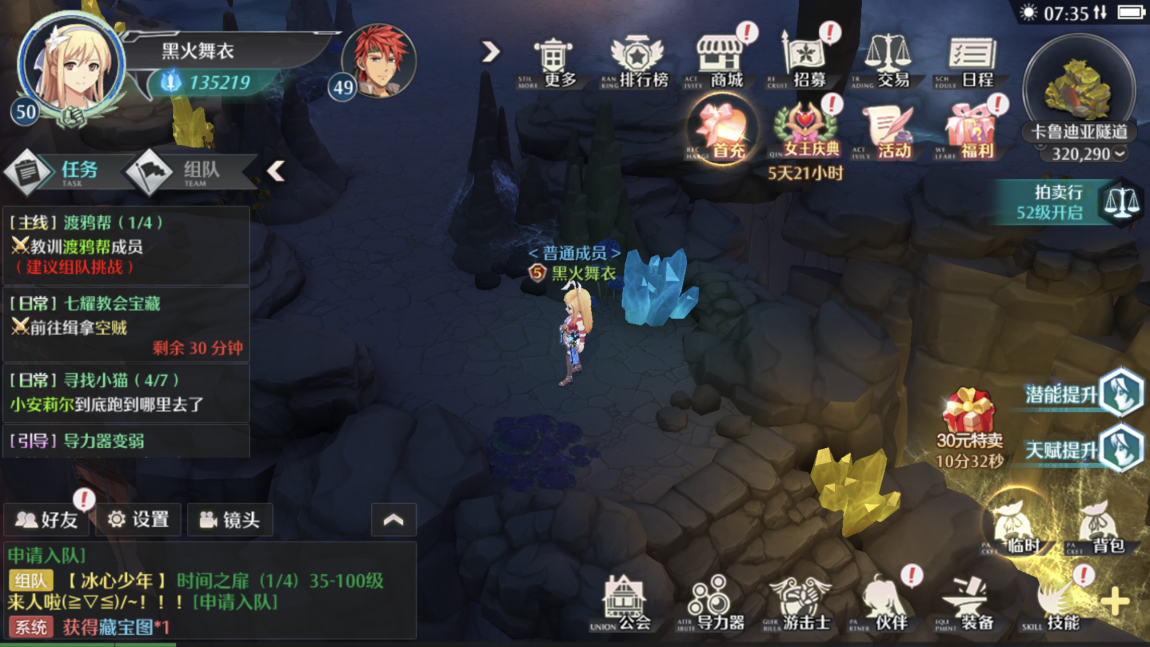Open the 公会 guild menu
Viewport: 1150px width, 647px height.
[624, 603]
